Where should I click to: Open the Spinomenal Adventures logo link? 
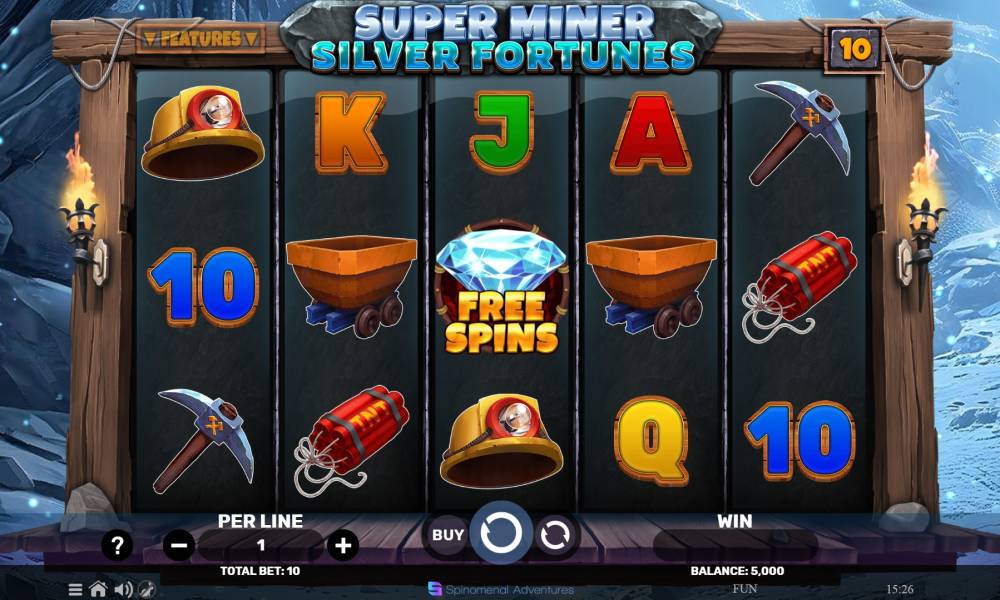501,590
